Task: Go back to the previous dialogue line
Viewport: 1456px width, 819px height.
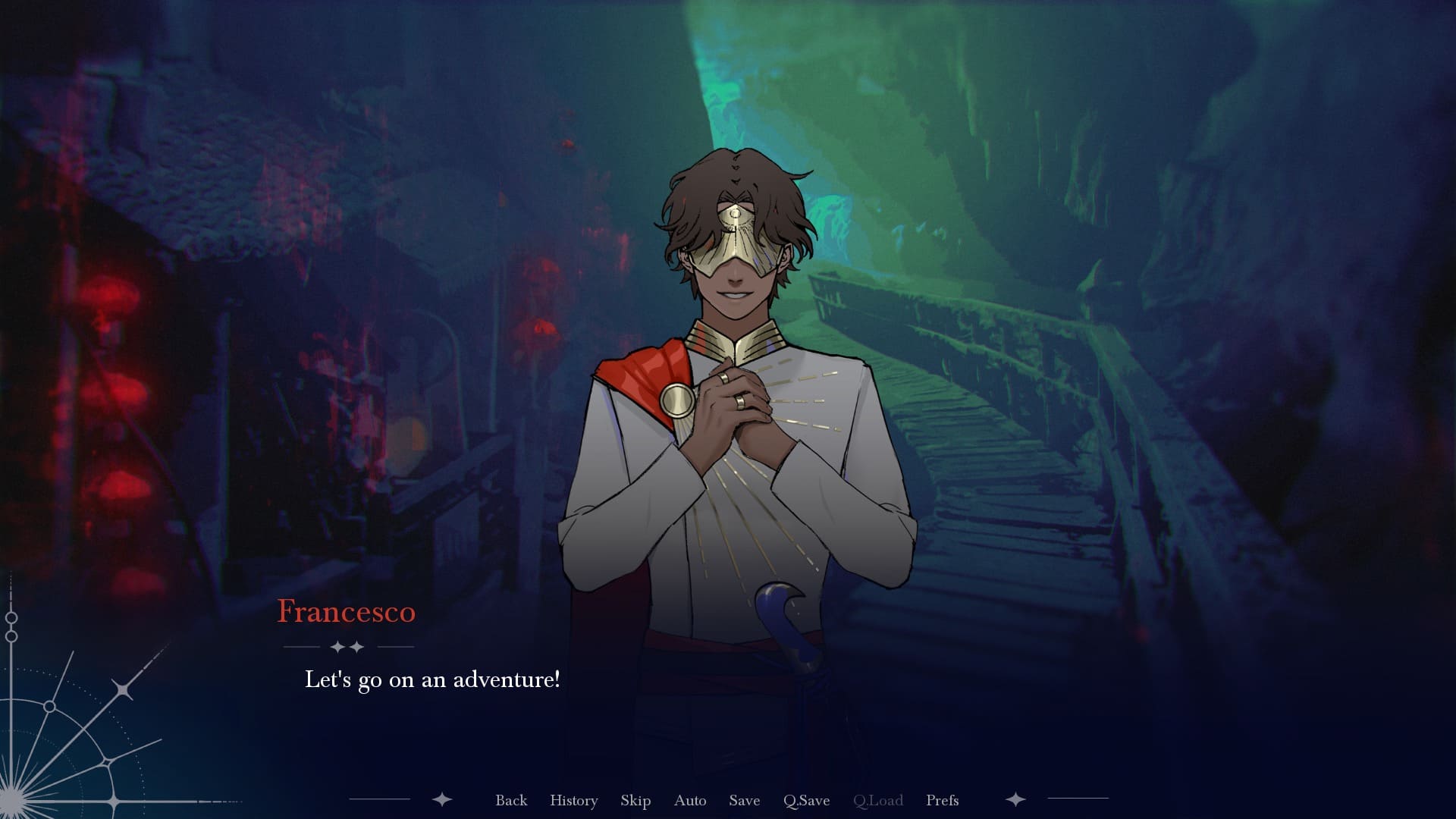Action: click(511, 800)
